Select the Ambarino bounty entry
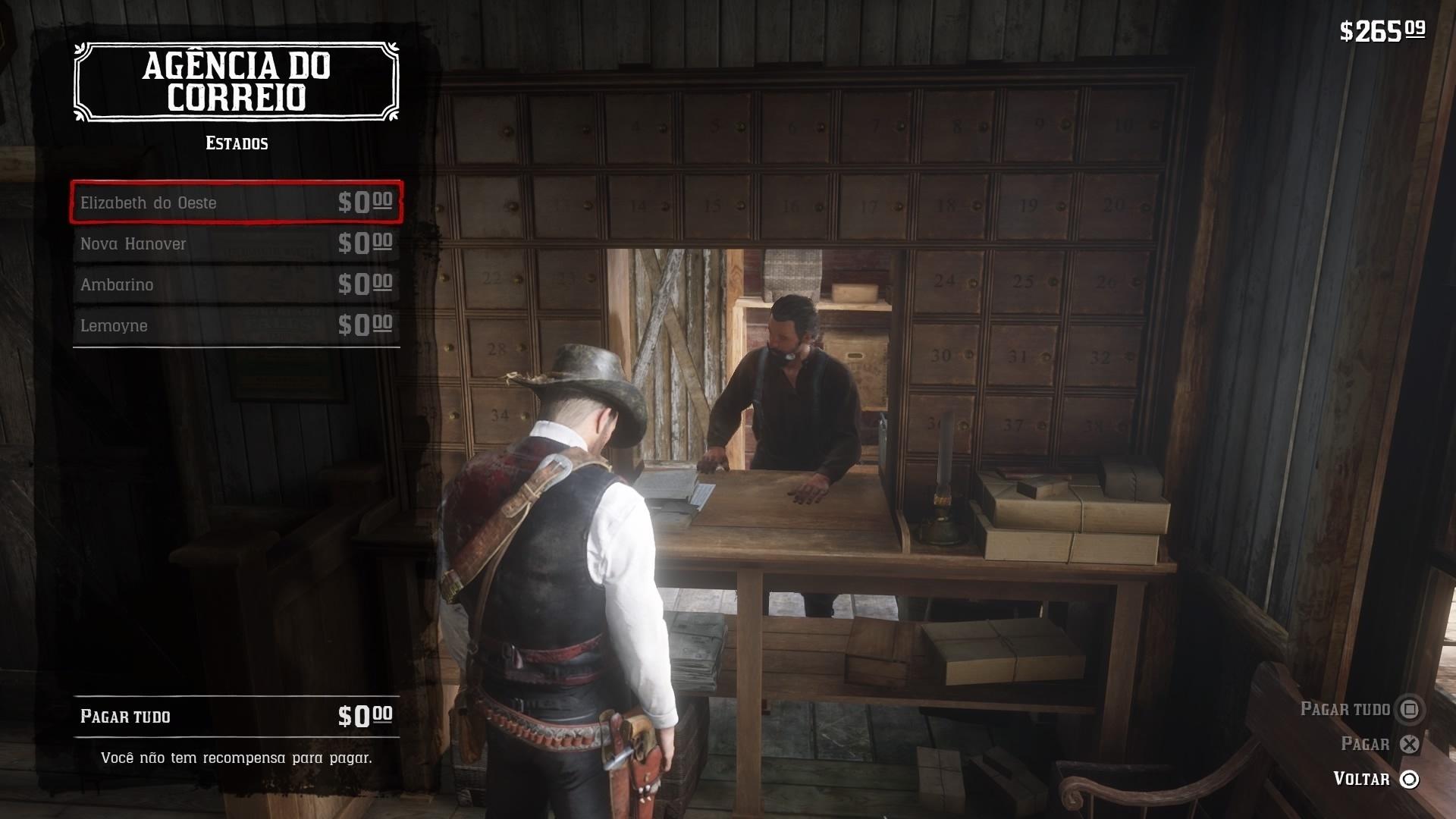 click(235, 284)
